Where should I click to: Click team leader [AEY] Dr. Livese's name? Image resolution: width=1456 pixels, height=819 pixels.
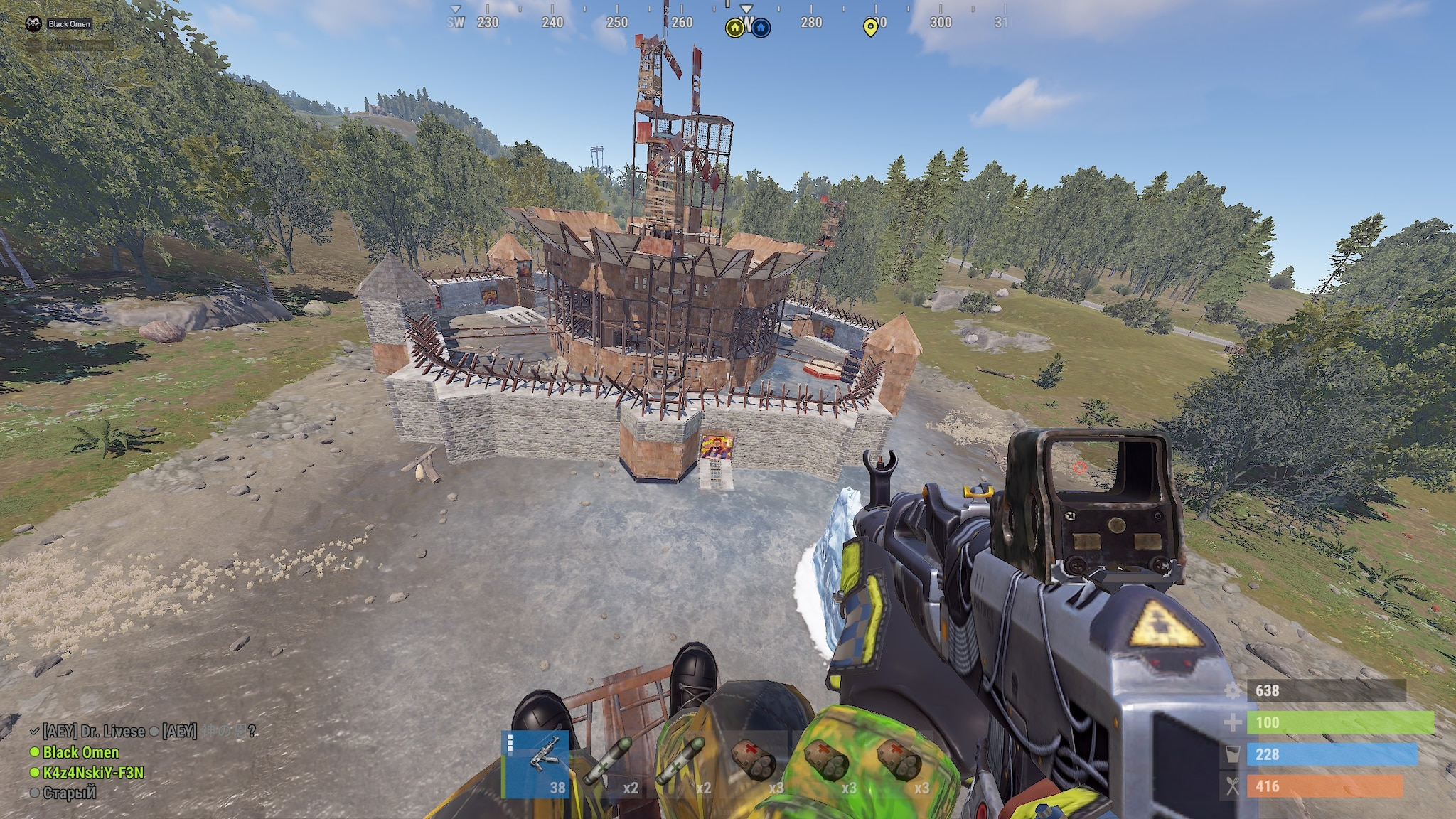click(x=93, y=731)
